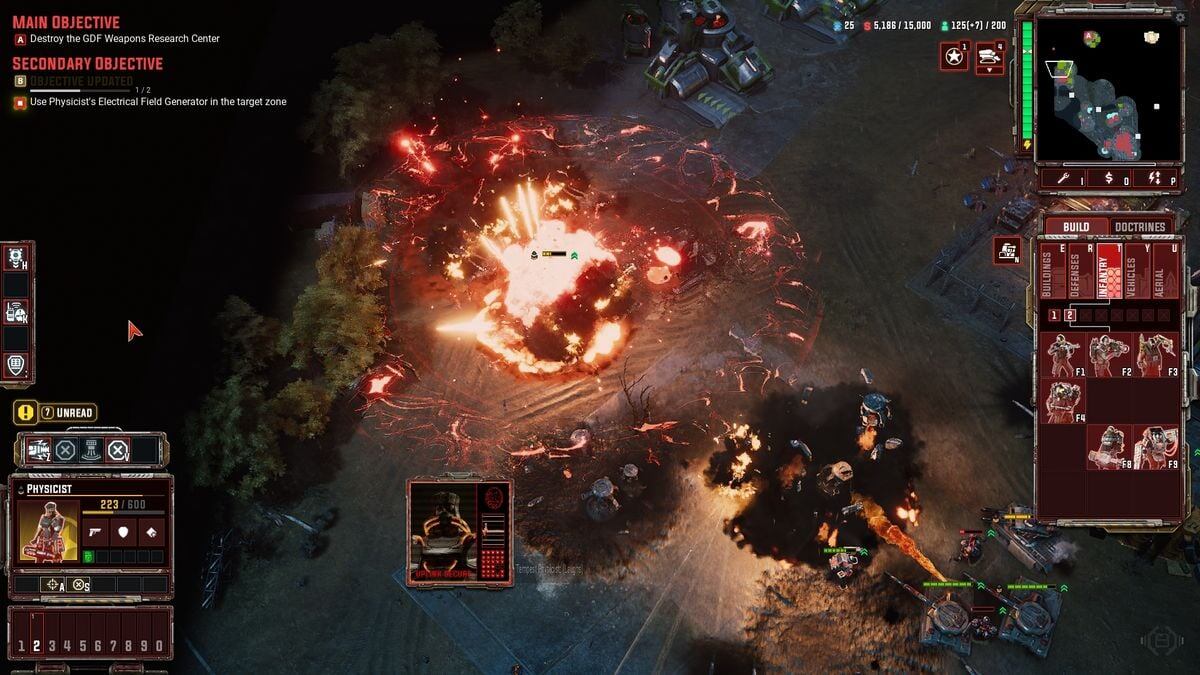Choose production queue number 1
1200x675 pixels.
pos(1053,316)
